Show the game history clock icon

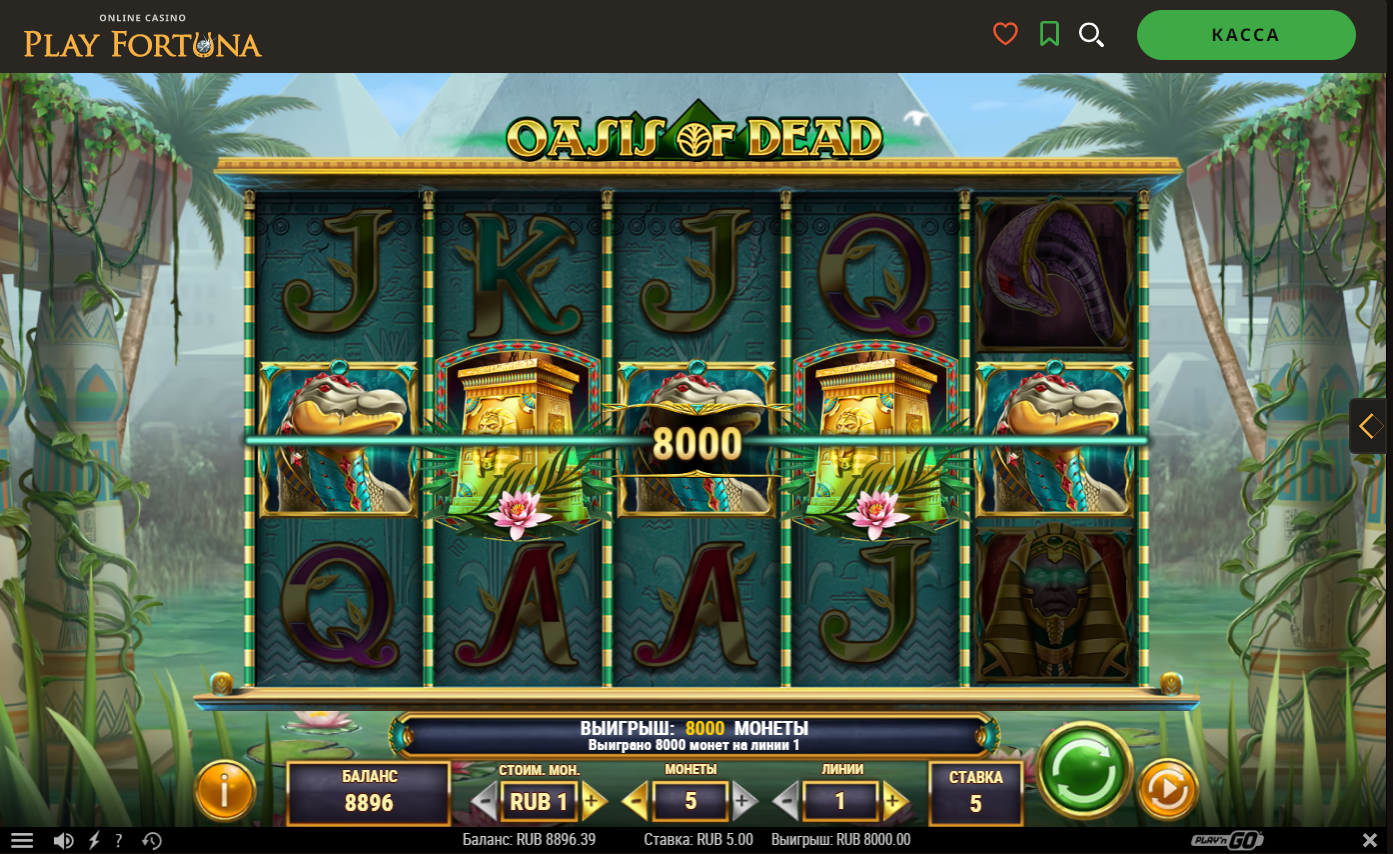coord(152,840)
